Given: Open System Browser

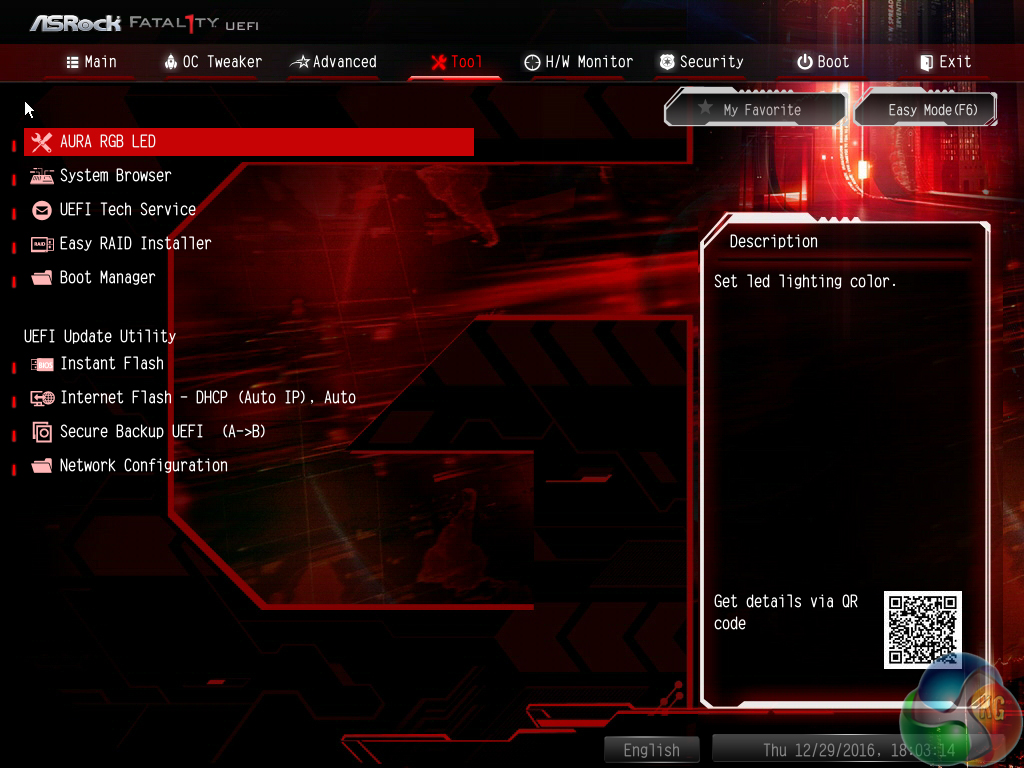Looking at the screenshot, I should [x=115, y=176].
